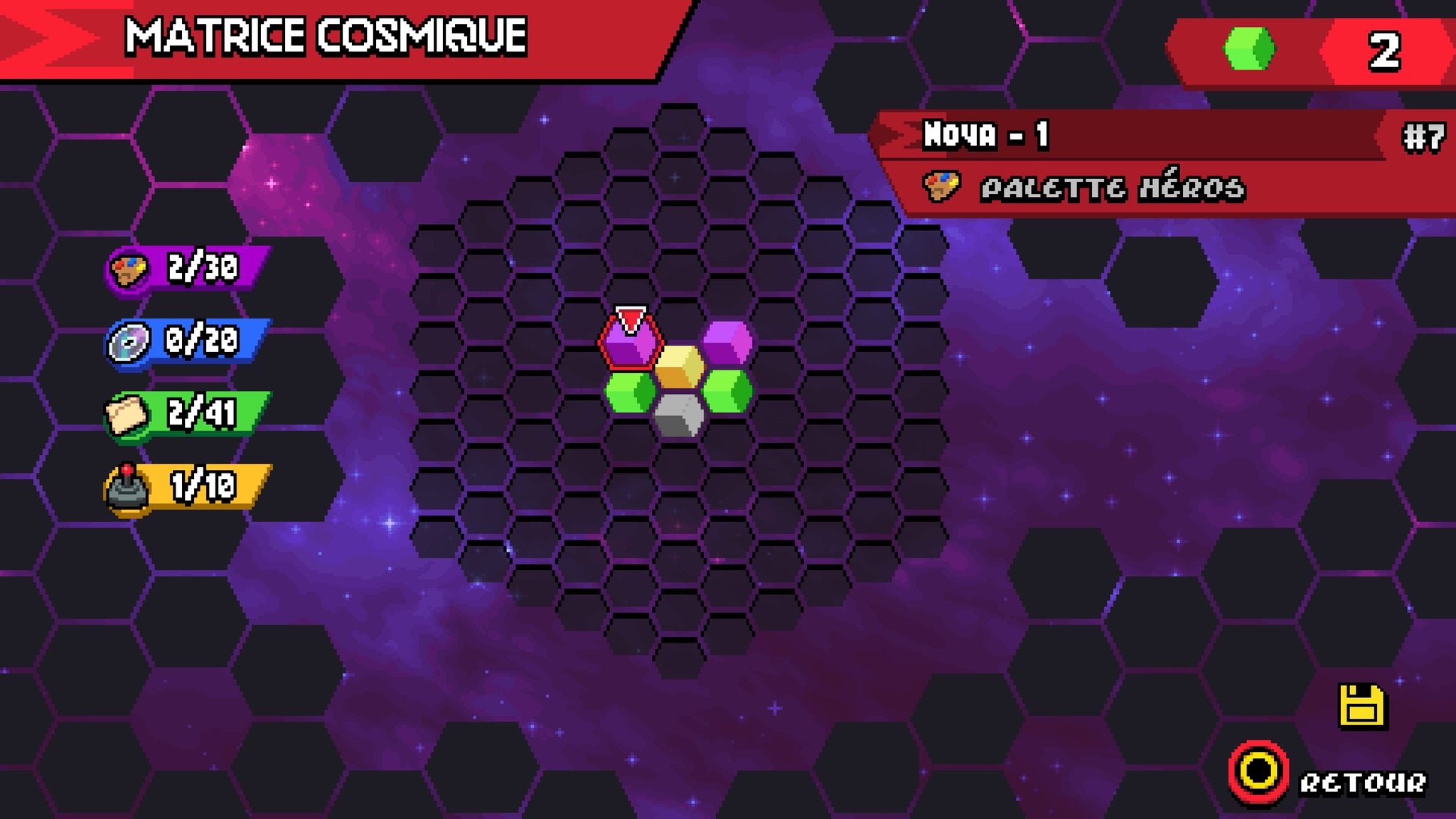Viewport: 1456px width, 819px height.
Task: Select the gray hex tile
Action: coord(679,415)
